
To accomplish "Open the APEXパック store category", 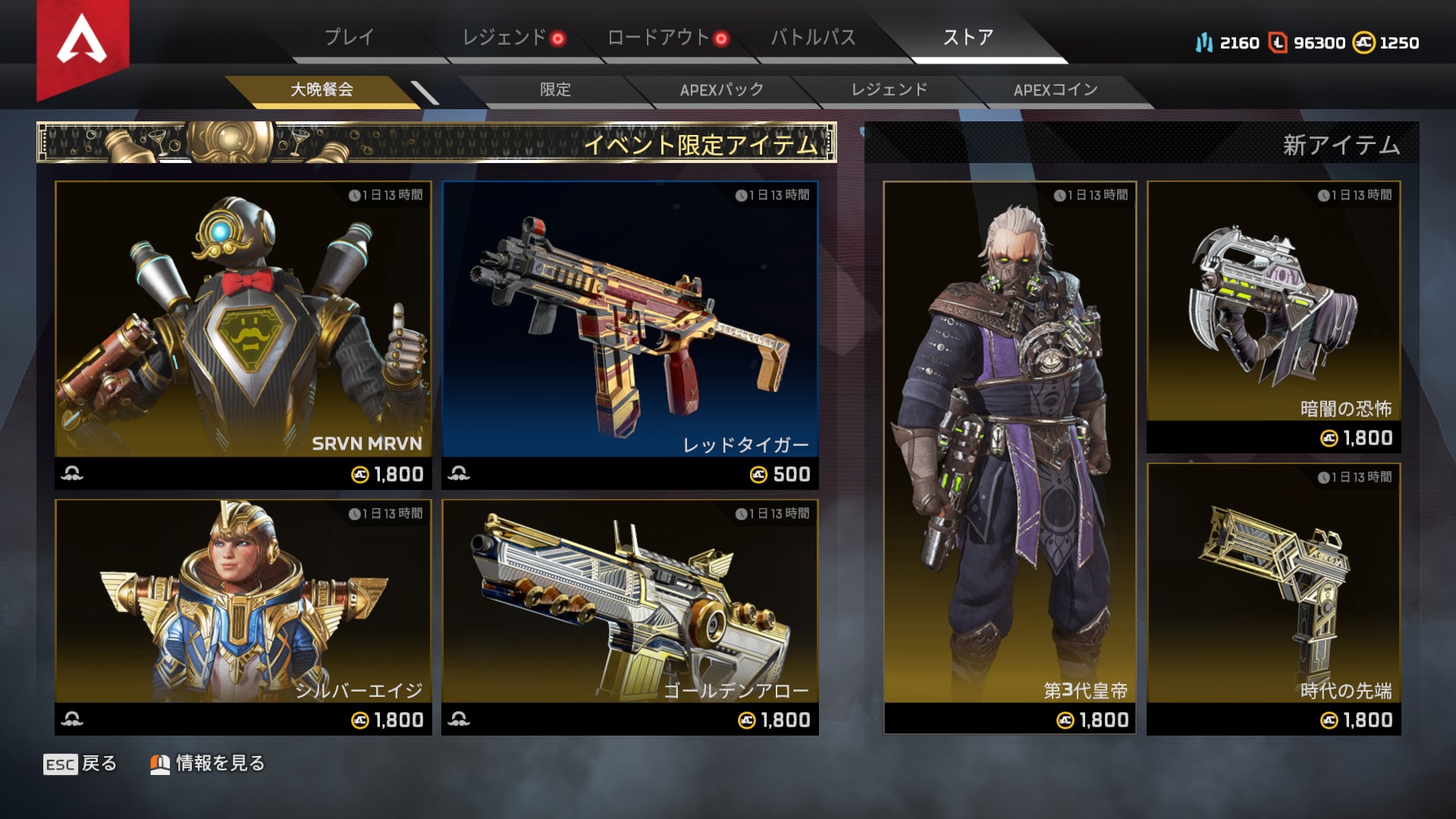I will click(721, 89).
